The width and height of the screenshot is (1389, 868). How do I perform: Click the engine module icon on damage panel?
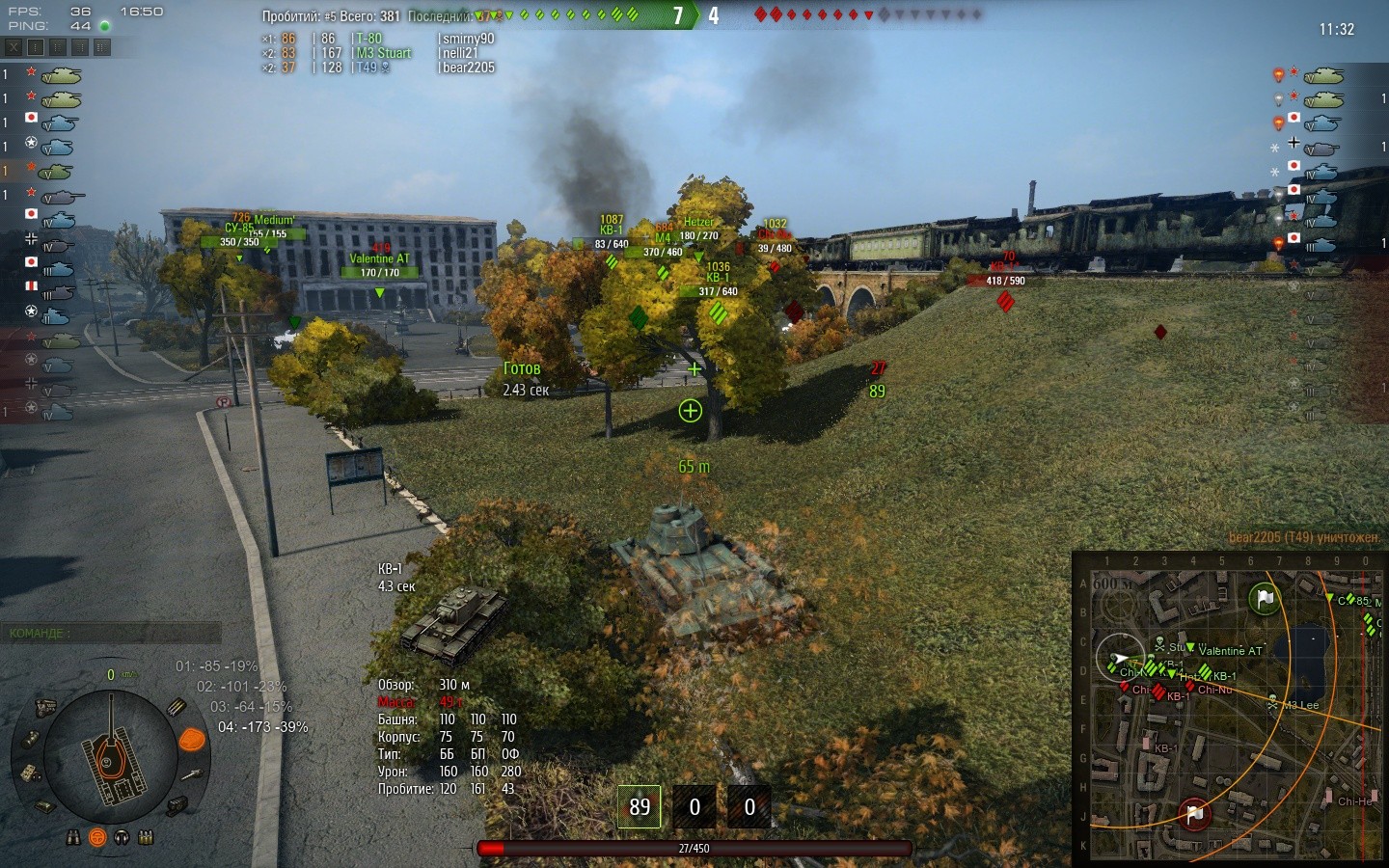44,708
